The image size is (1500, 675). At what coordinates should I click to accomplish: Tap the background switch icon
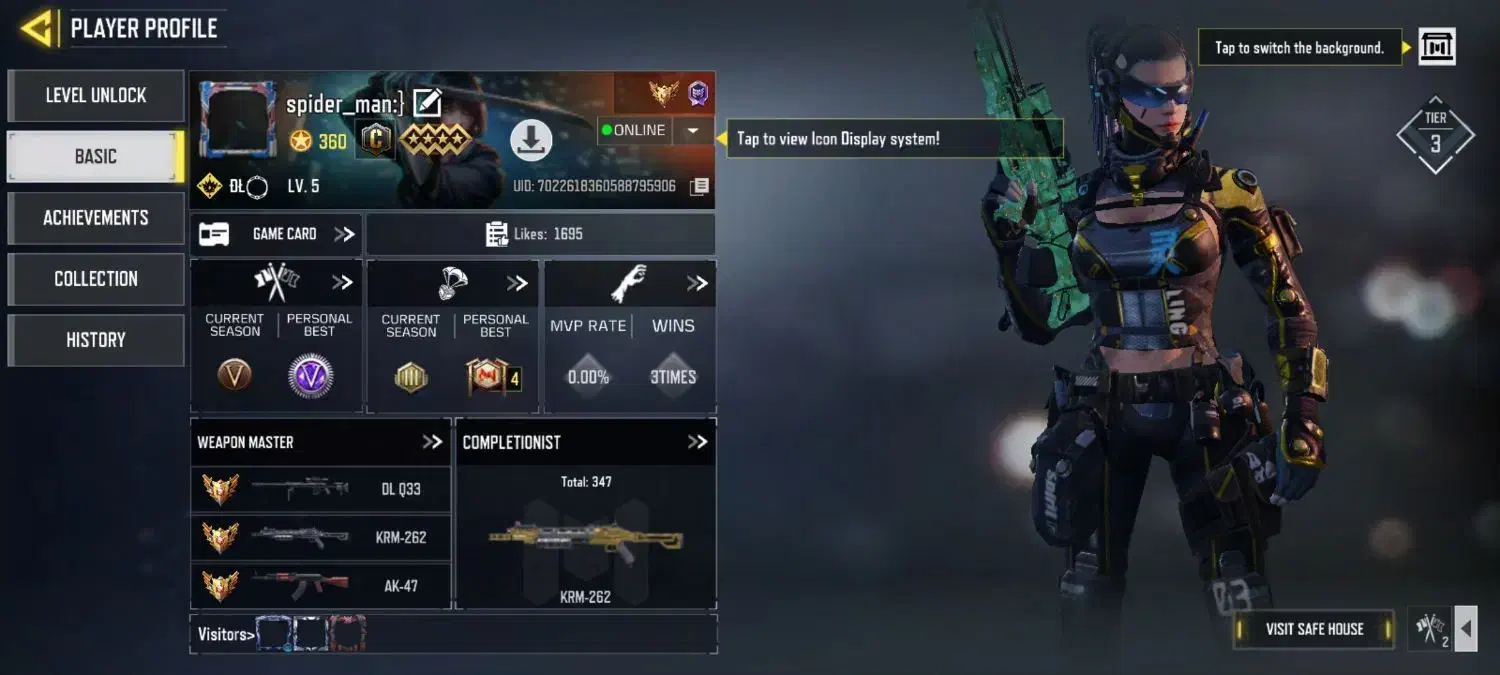[1437, 47]
